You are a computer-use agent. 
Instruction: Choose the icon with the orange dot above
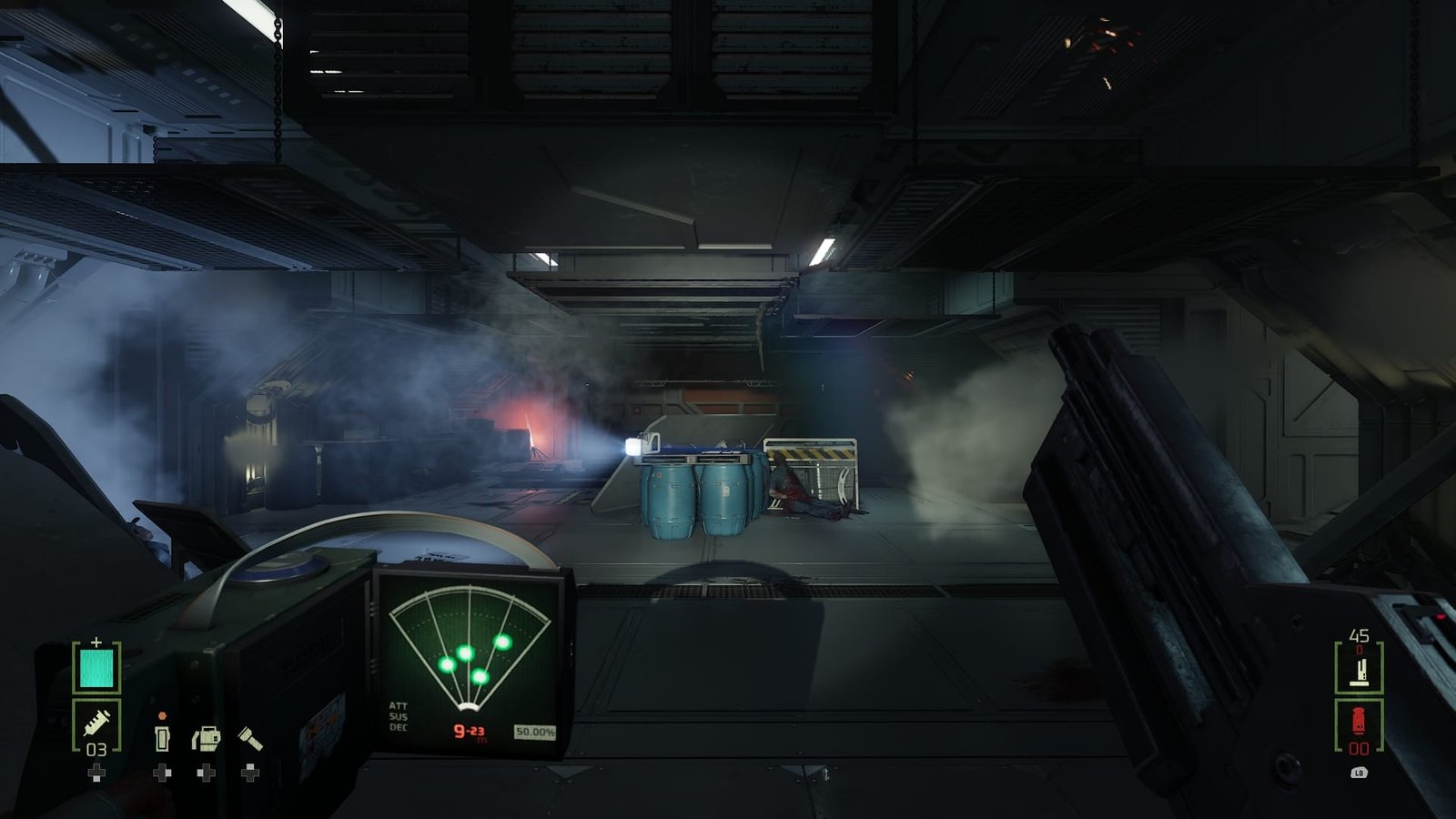pos(162,736)
